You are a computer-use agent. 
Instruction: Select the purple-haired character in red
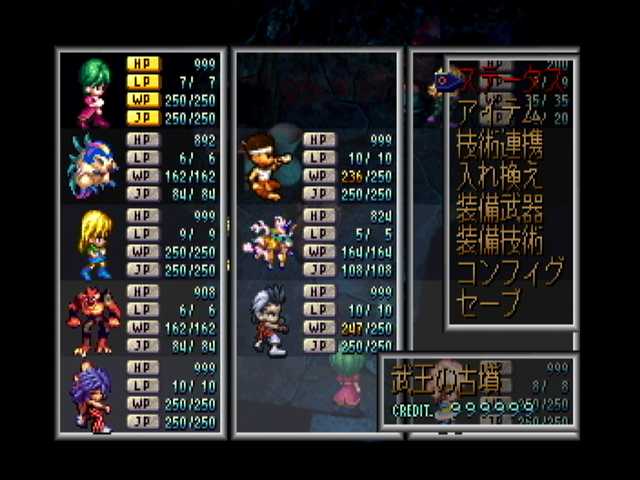93,396
